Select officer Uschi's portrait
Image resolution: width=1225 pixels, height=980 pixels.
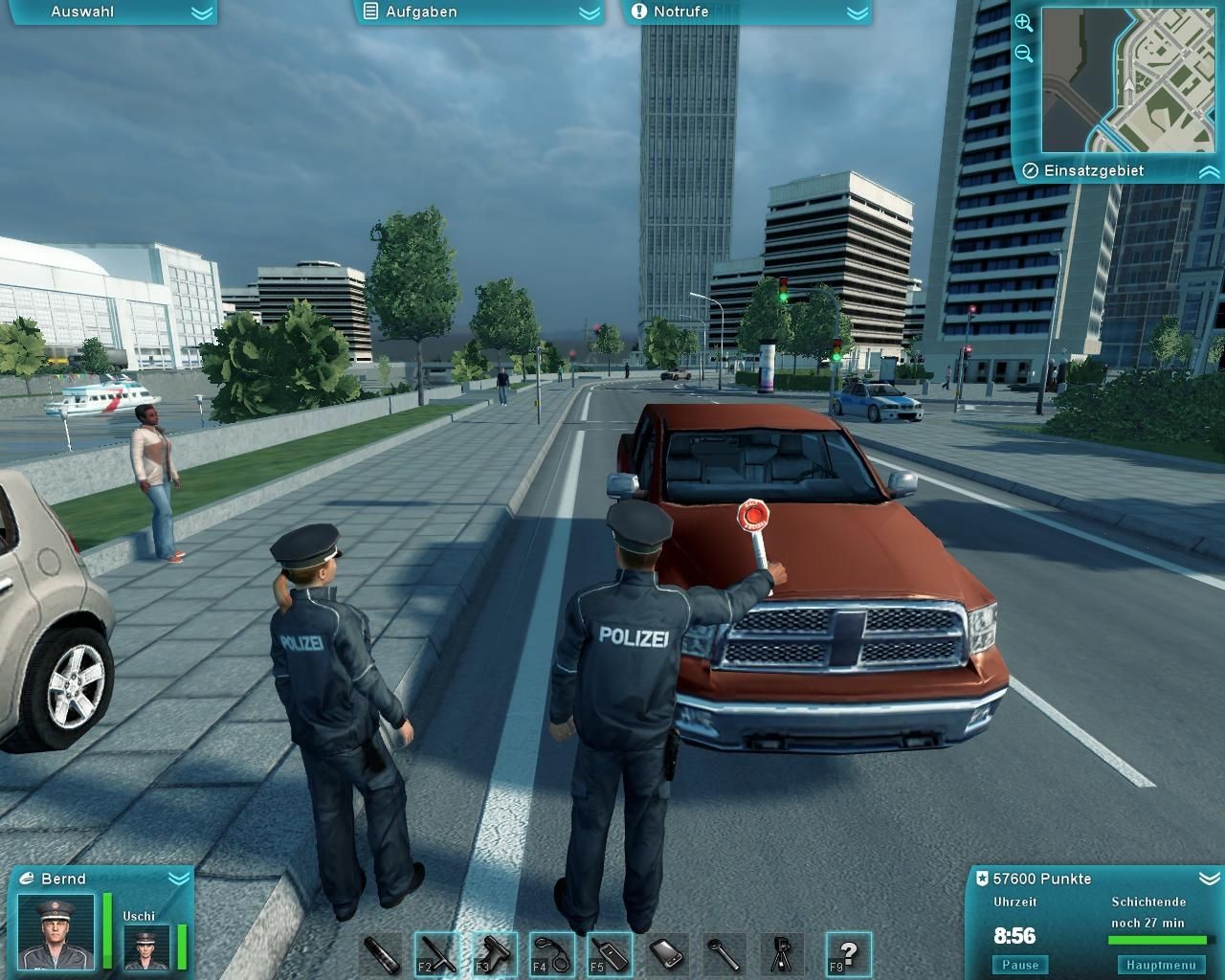pos(145,947)
